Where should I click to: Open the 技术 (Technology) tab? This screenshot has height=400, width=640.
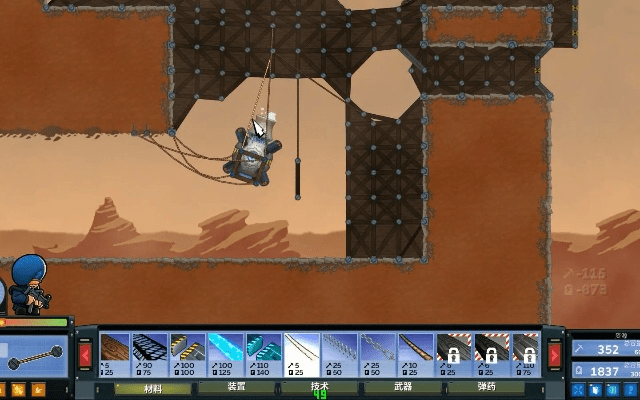click(x=319, y=387)
